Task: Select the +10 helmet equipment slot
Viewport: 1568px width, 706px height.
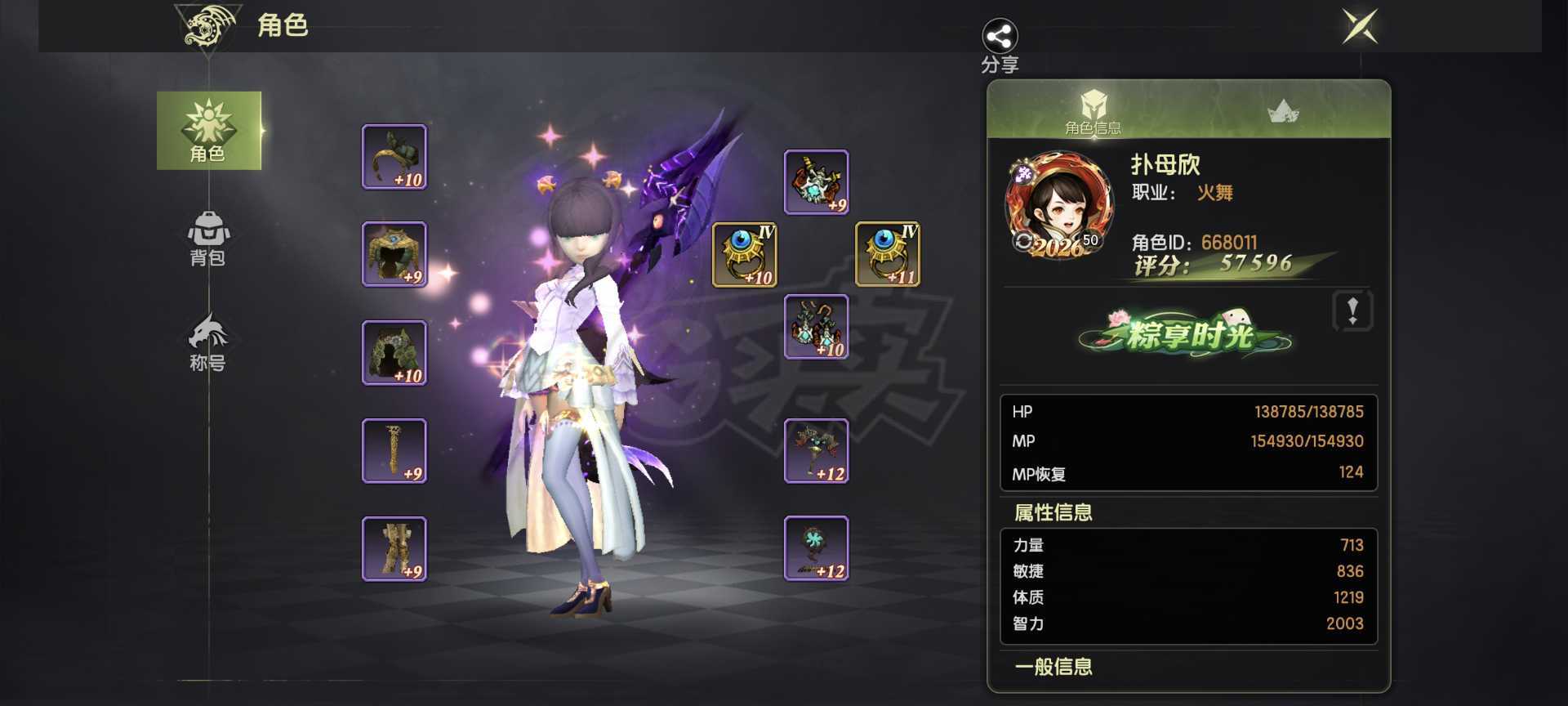Action: (394, 157)
